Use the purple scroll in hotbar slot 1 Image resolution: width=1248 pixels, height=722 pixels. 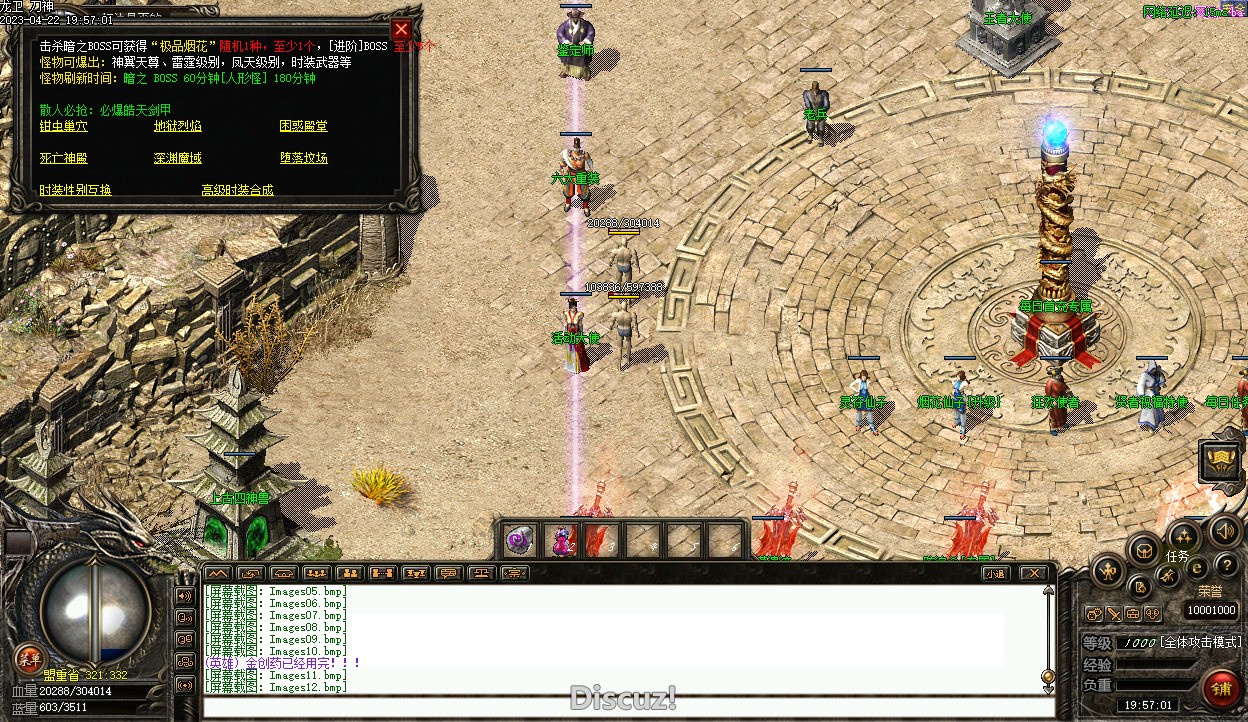pos(519,541)
